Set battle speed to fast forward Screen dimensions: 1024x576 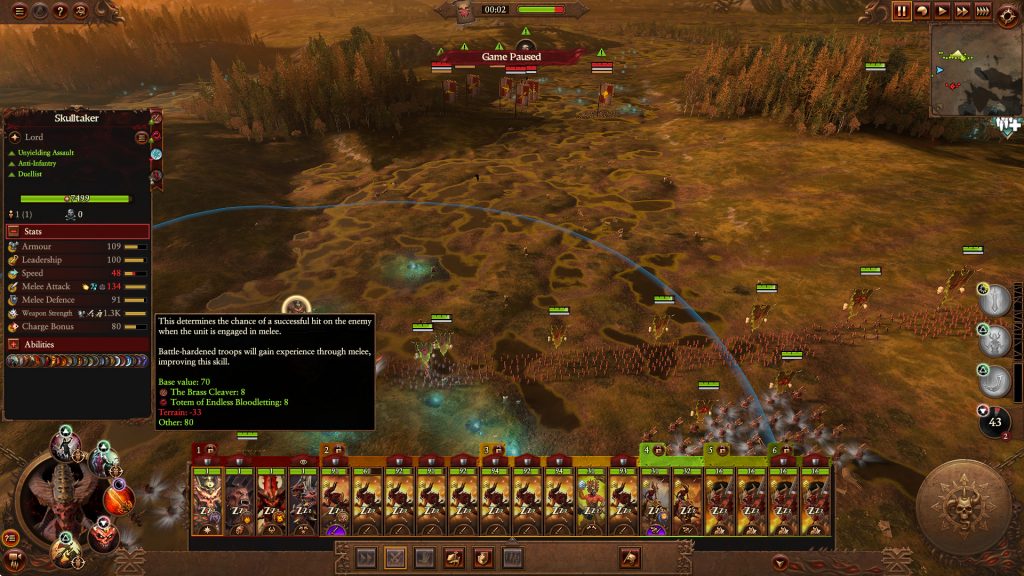pyautogui.click(x=962, y=11)
